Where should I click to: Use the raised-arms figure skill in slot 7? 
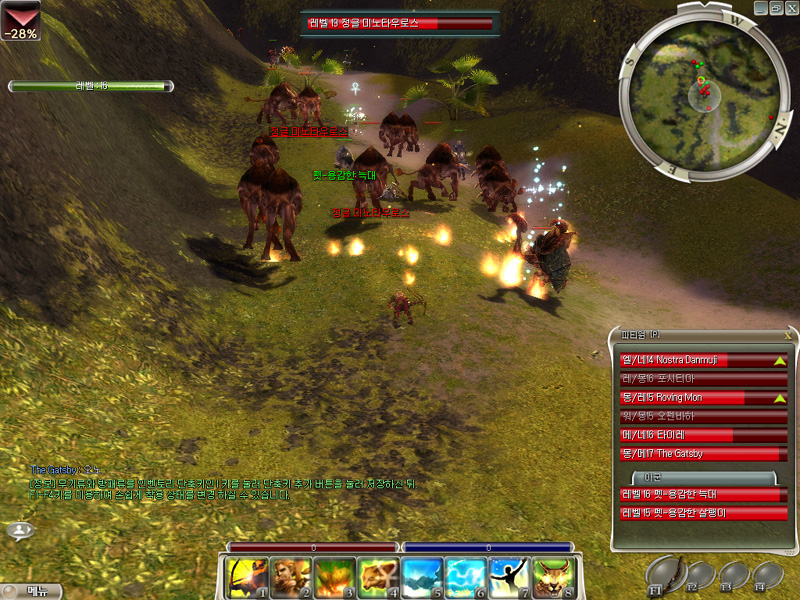pyautogui.click(x=511, y=577)
